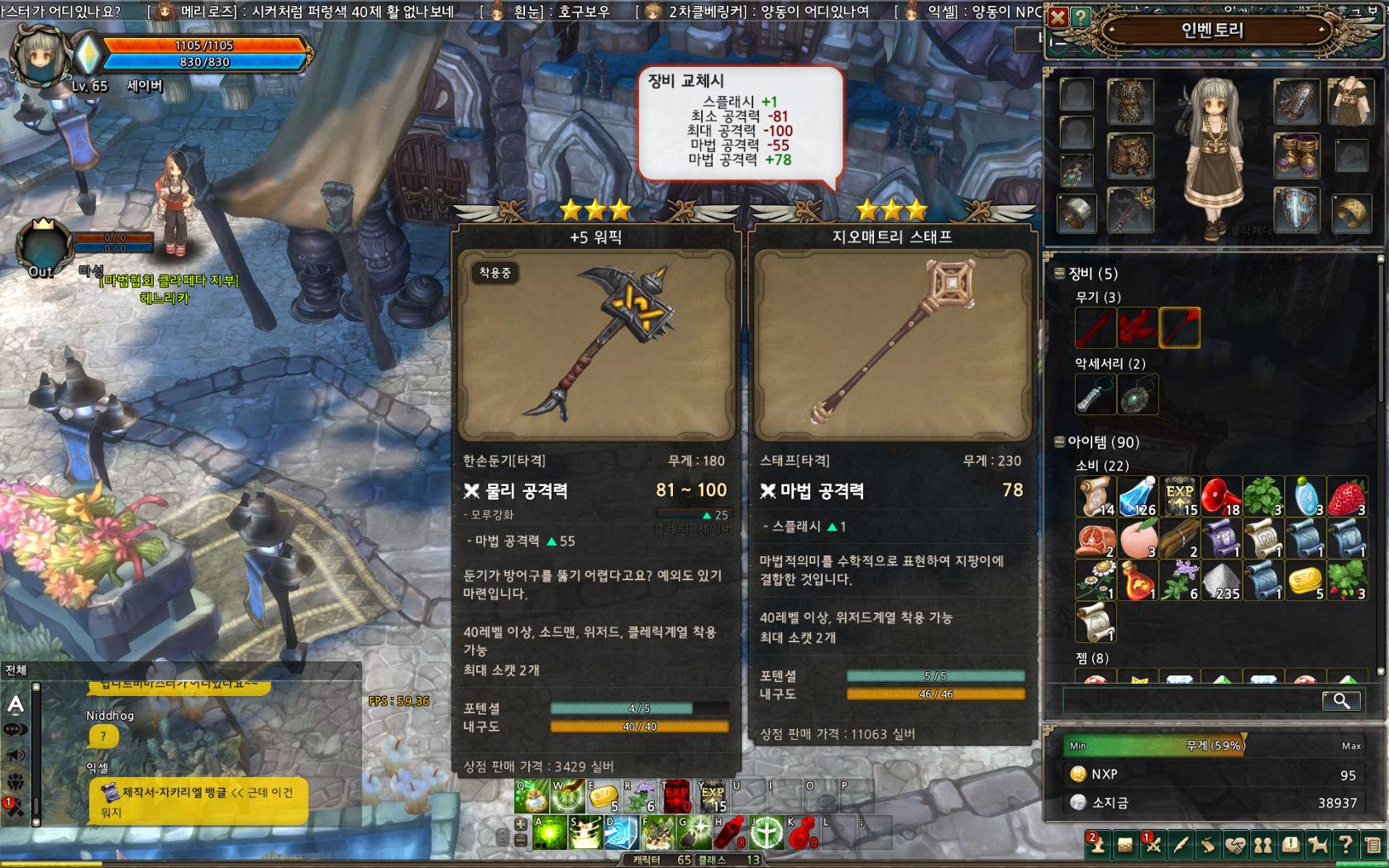Select the blue crystal stack of 126
Screen dimensions: 1389x868
pyautogui.click(x=1138, y=496)
